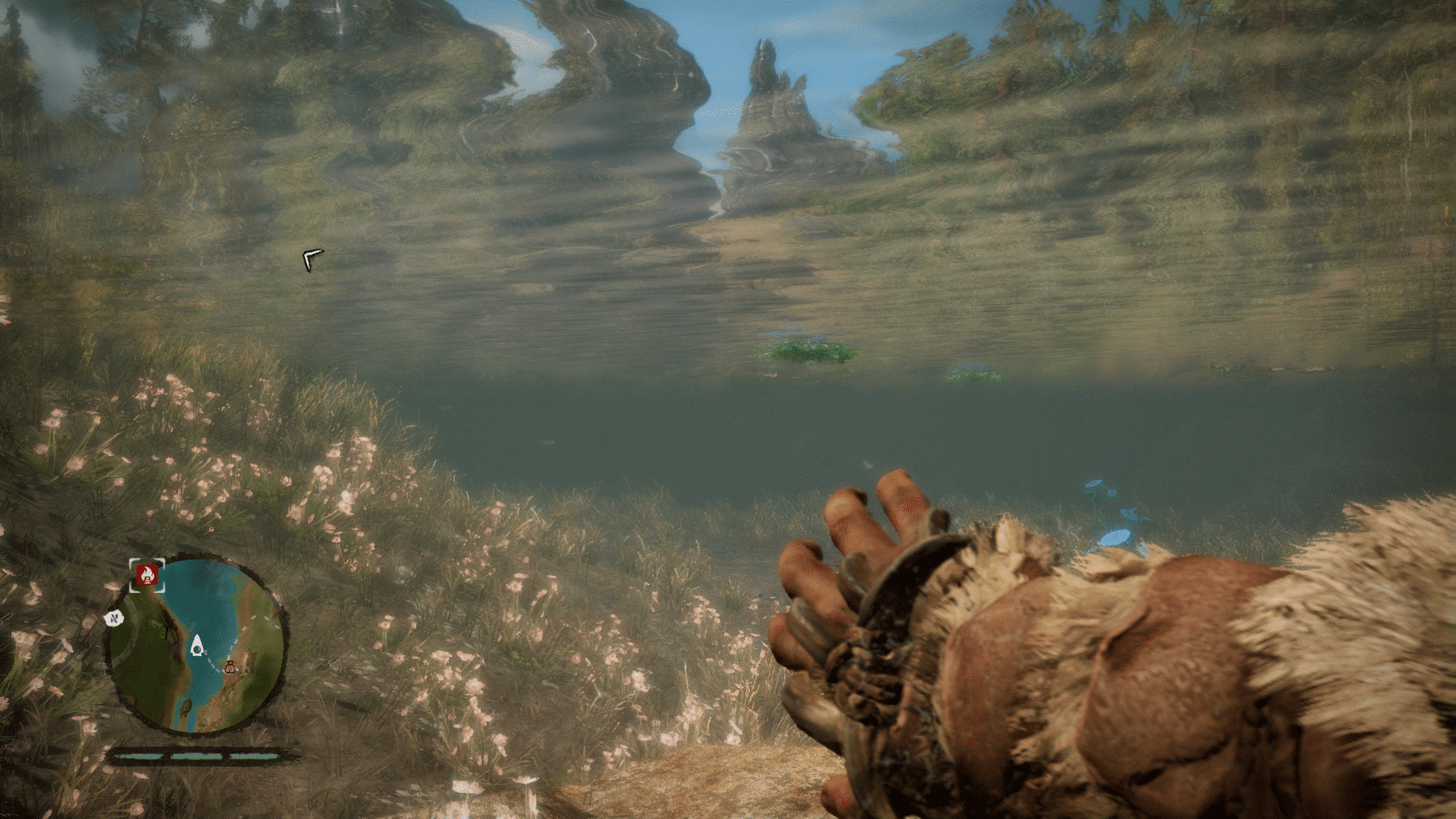This screenshot has width=1456, height=819.
Task: Select the red campfire marker on minimap
Action: point(147,576)
